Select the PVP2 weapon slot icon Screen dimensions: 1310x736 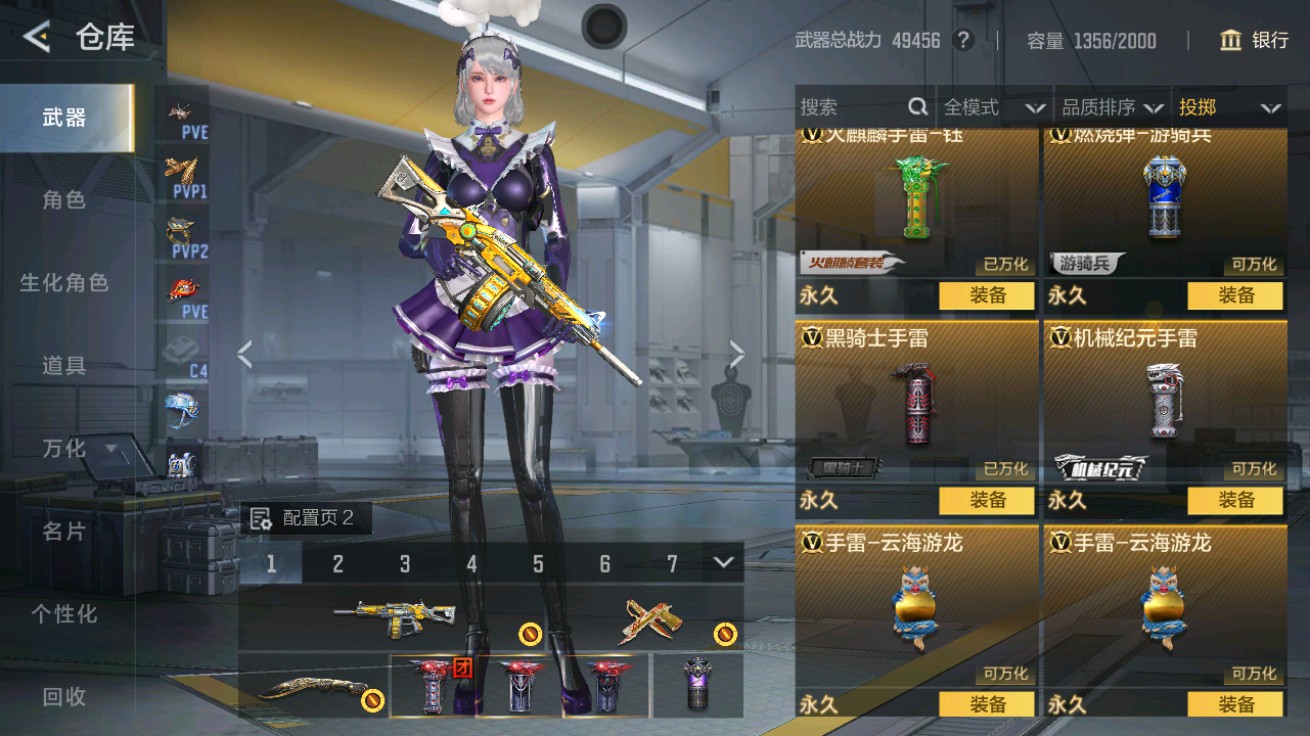tap(178, 230)
